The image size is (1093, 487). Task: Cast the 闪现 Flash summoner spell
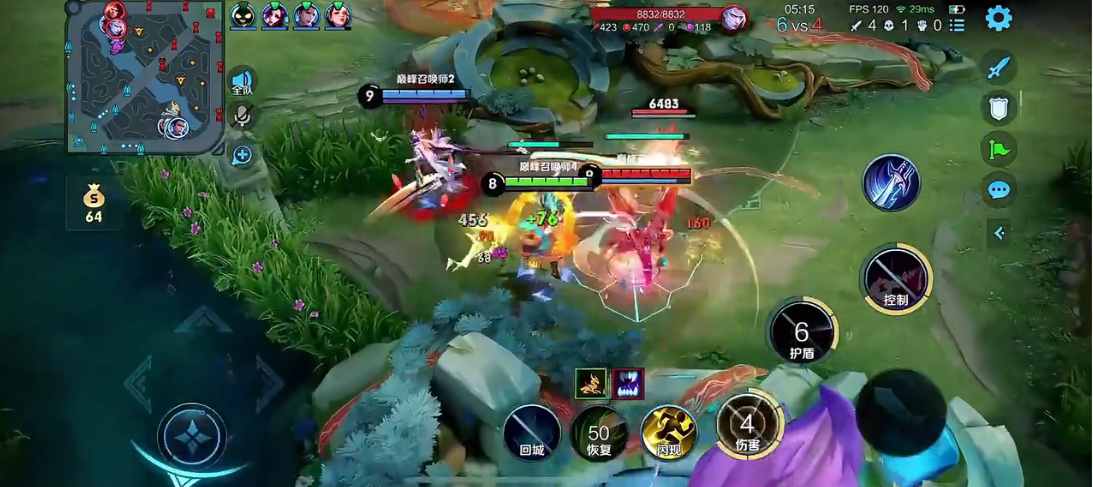[x=669, y=432]
